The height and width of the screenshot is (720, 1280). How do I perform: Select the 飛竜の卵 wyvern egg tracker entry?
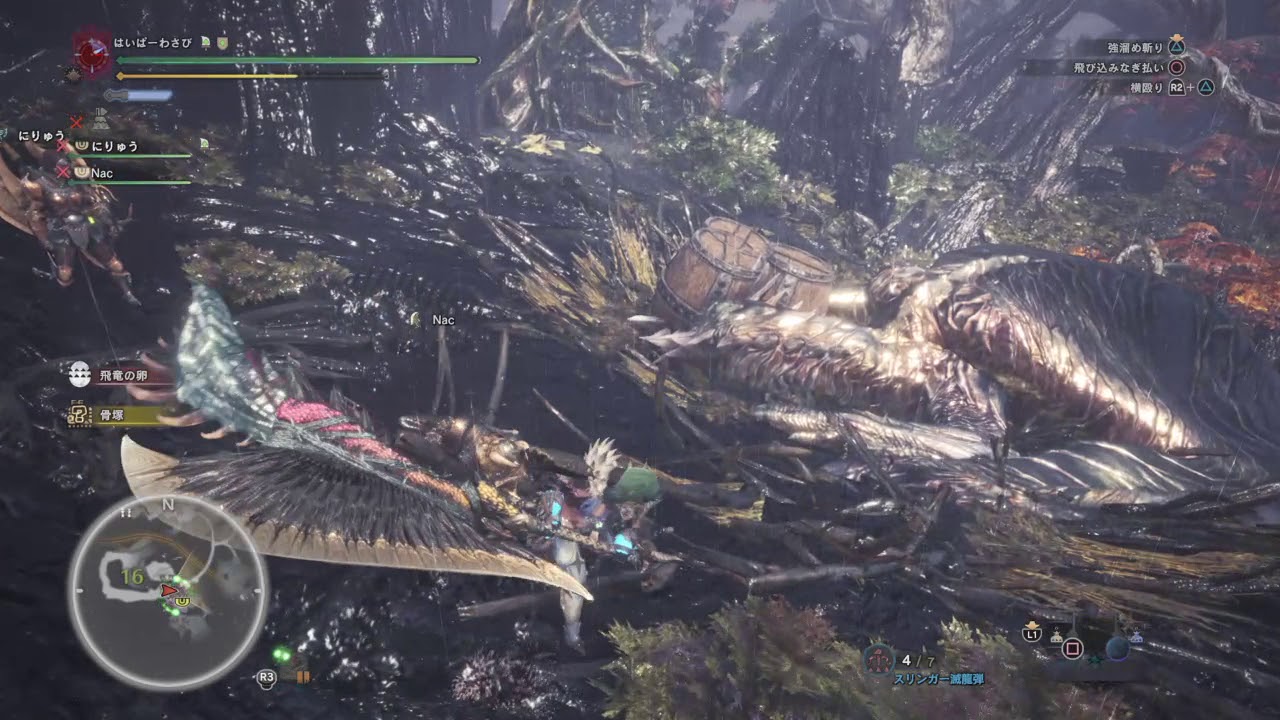(x=120, y=377)
